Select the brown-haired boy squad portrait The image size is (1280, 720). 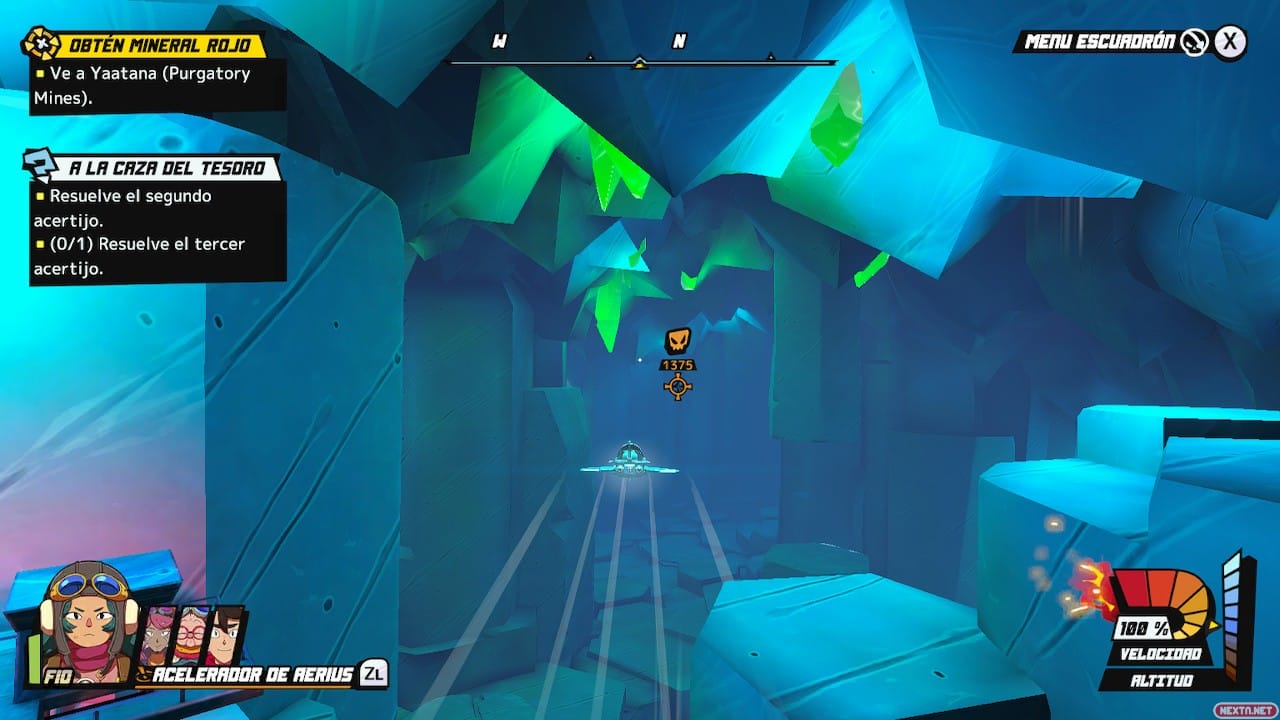(x=226, y=635)
